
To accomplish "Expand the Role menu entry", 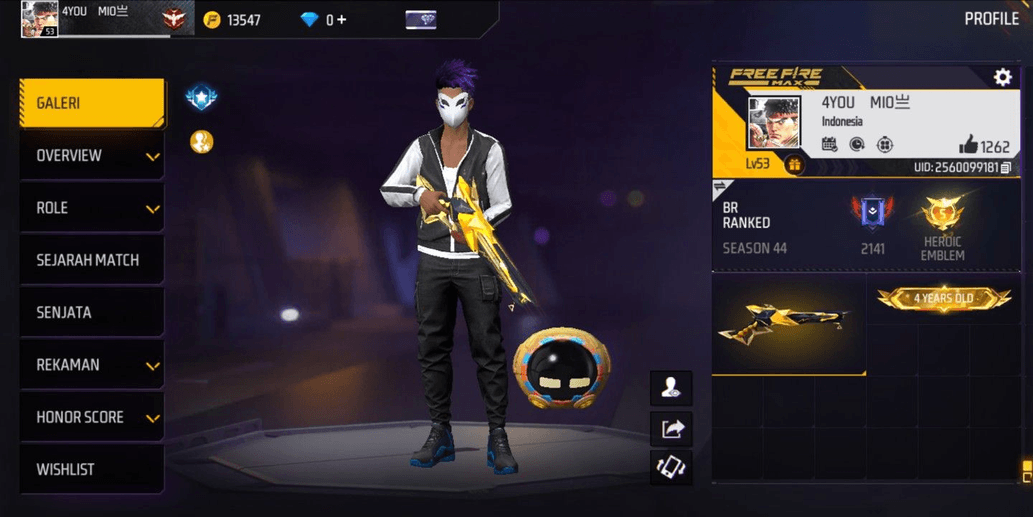I will click(x=91, y=208).
